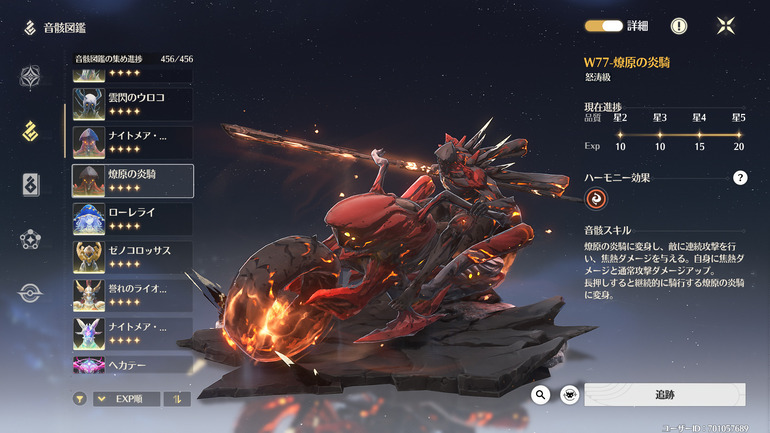The height and width of the screenshot is (433, 770).
Task: Open the circular nodes sidebar tab
Action: coord(31,239)
